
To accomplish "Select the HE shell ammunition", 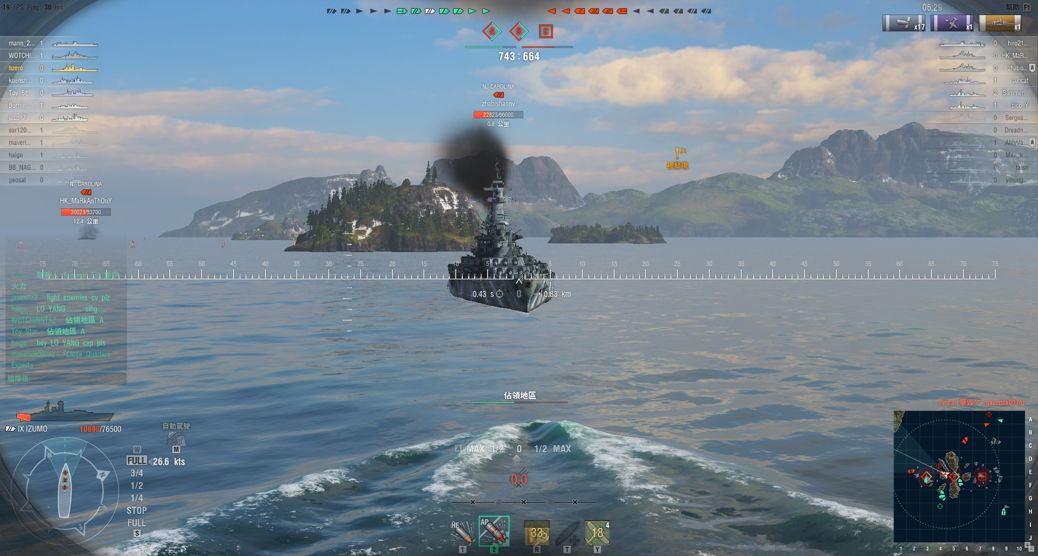I will tap(463, 531).
